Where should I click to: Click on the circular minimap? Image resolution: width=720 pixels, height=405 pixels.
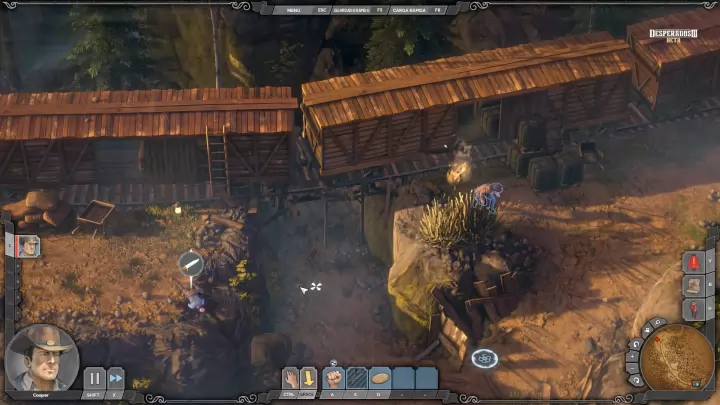pos(679,362)
